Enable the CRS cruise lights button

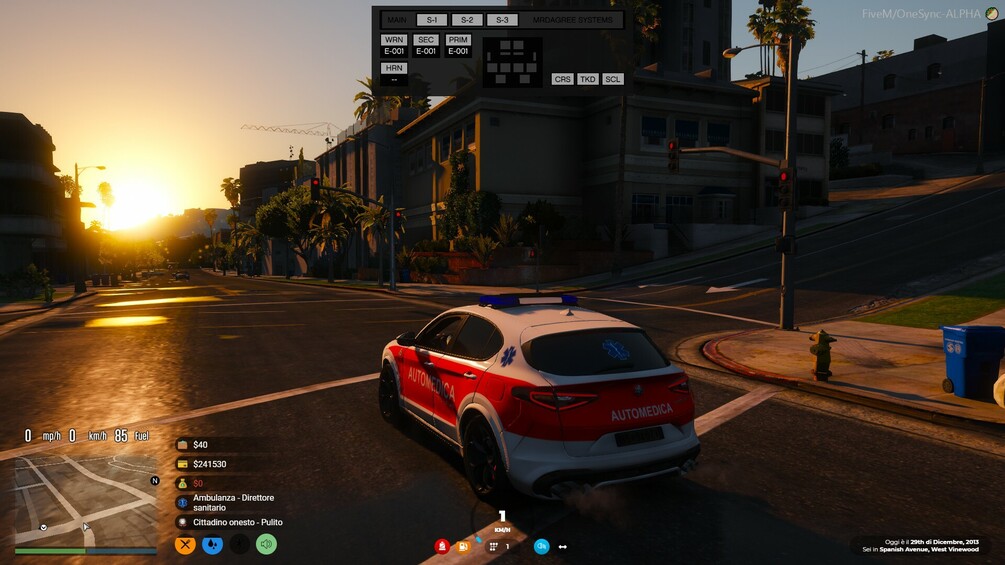pos(563,79)
